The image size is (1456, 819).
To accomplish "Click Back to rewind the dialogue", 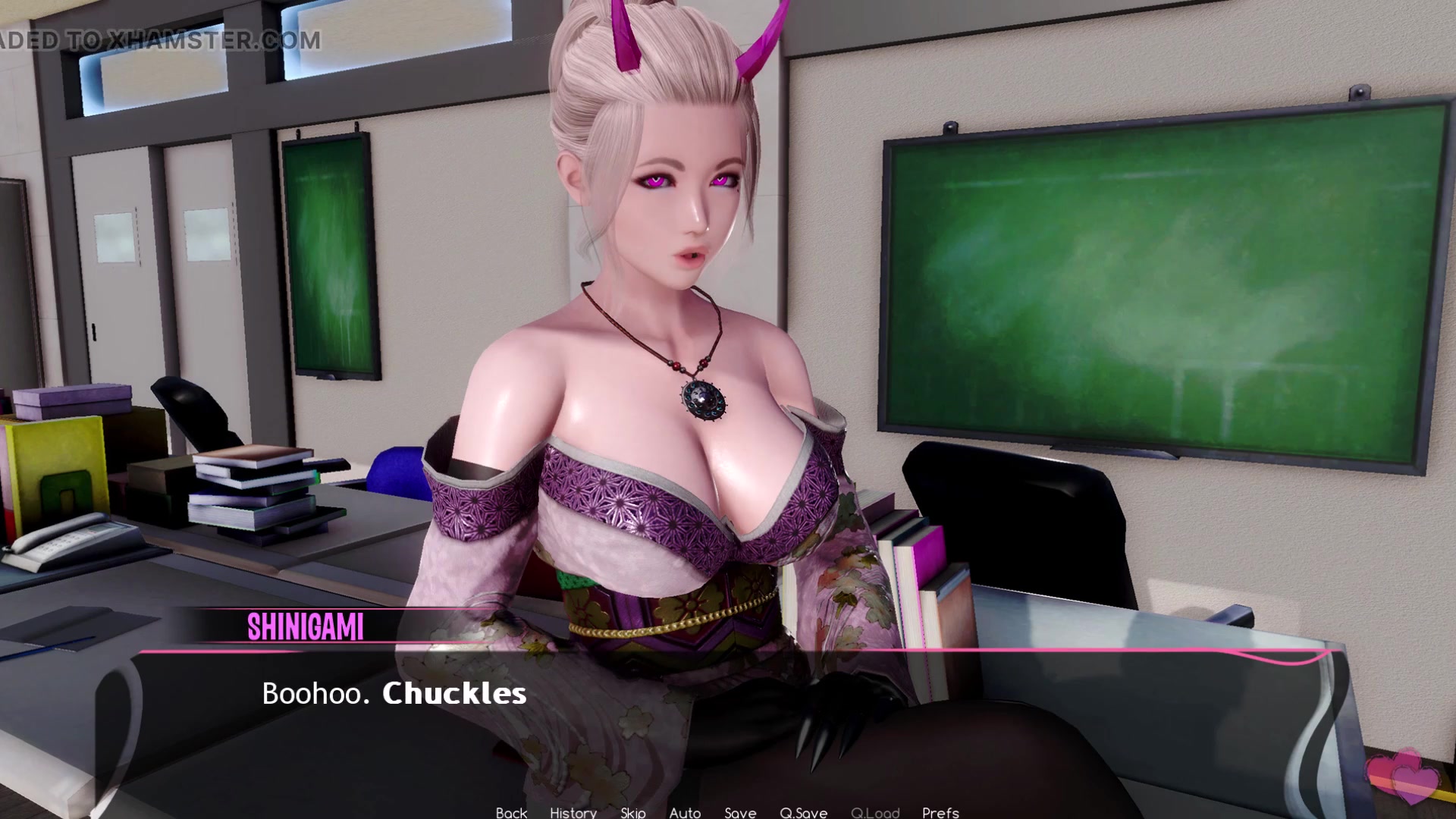I will click(x=510, y=813).
